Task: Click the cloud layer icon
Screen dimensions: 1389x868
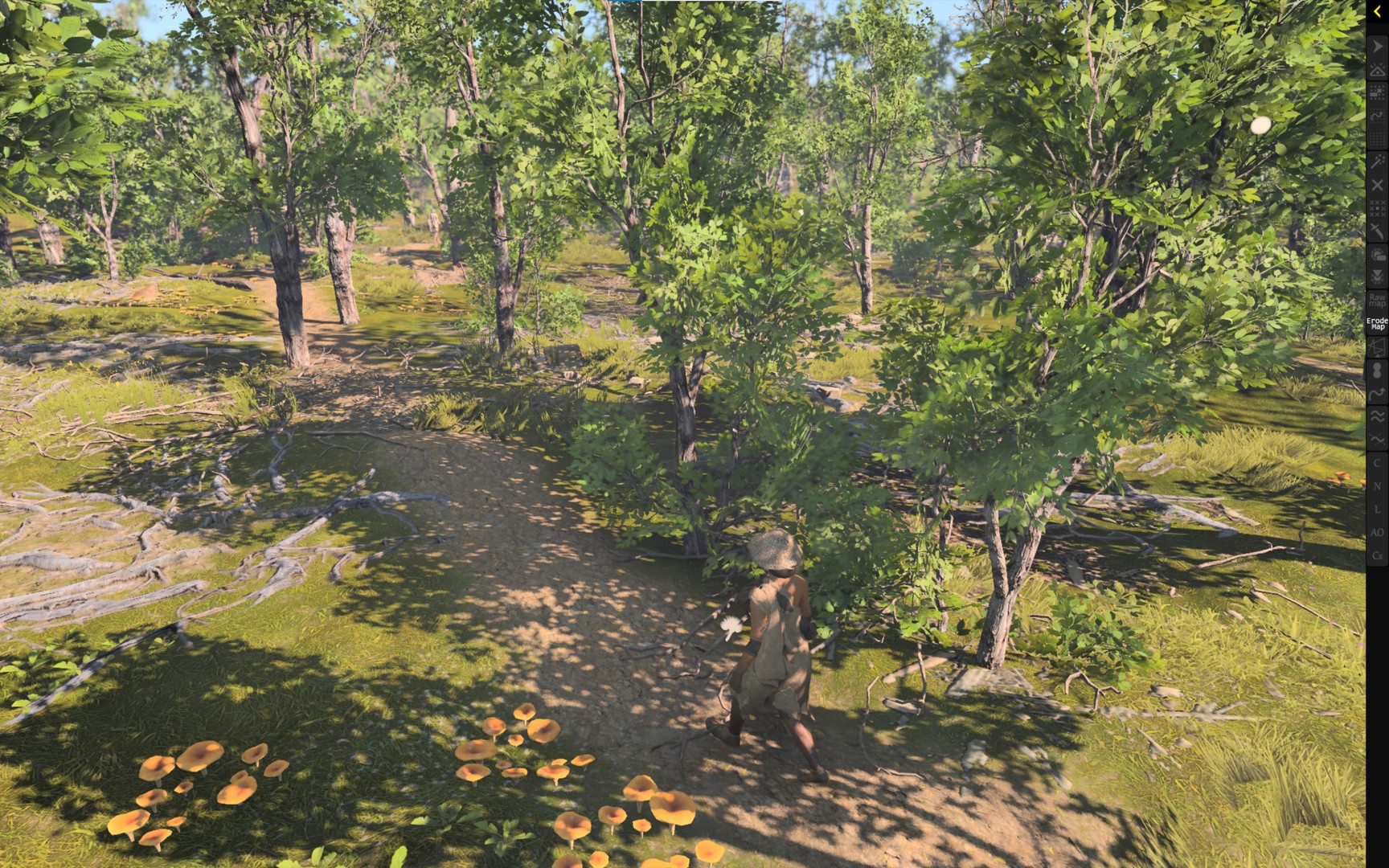Action: pyautogui.click(x=1376, y=253)
